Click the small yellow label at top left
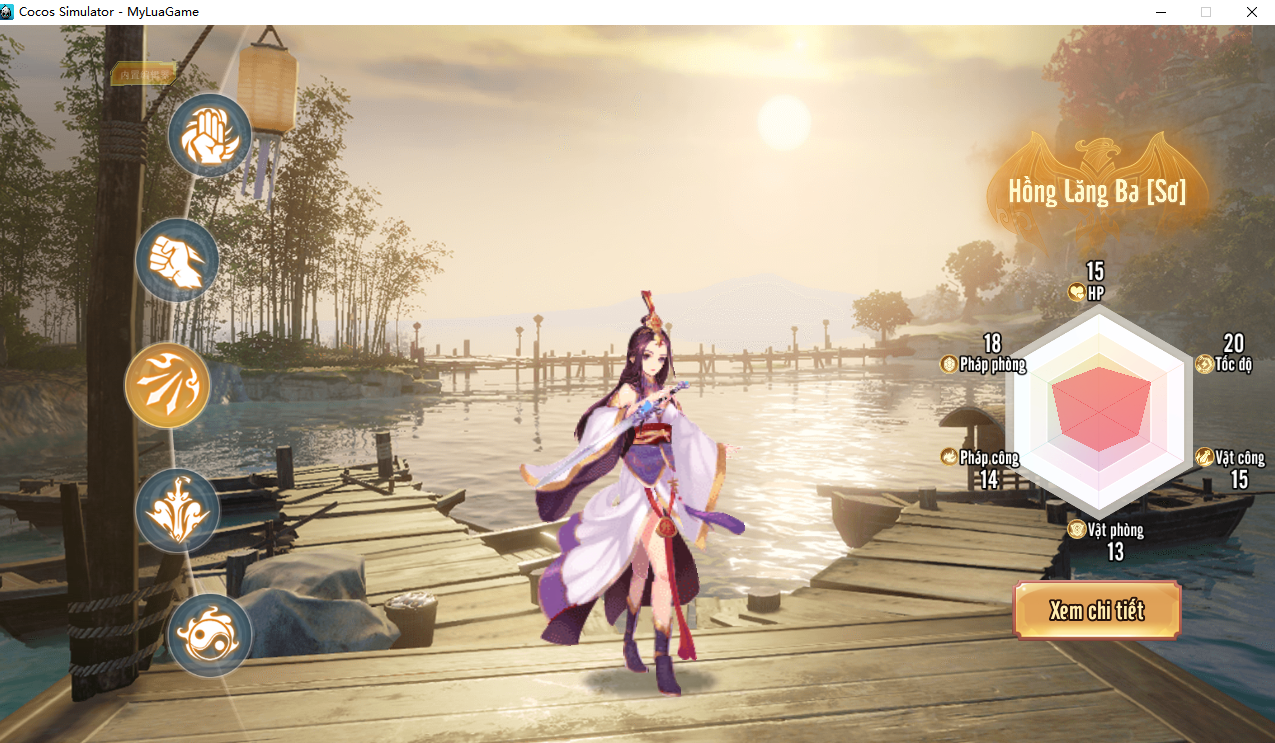 coord(143,74)
